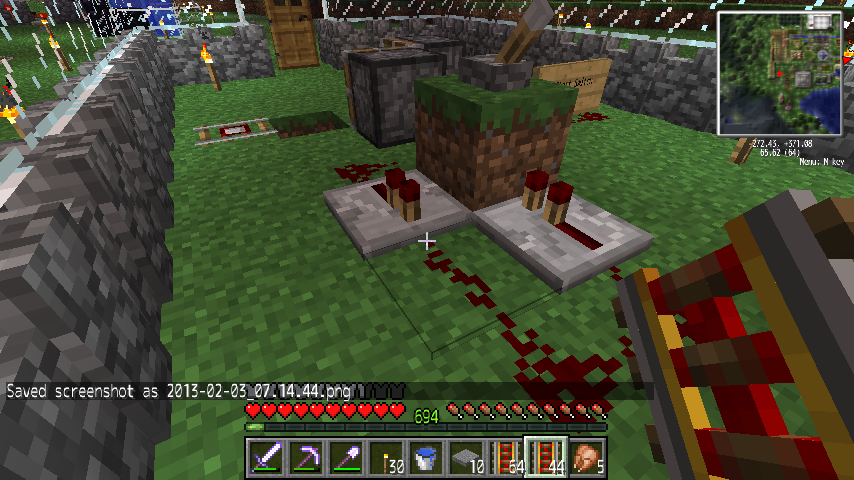Select the water bucket slot
Image resolution: width=854 pixels, height=480 pixels.
[426, 457]
